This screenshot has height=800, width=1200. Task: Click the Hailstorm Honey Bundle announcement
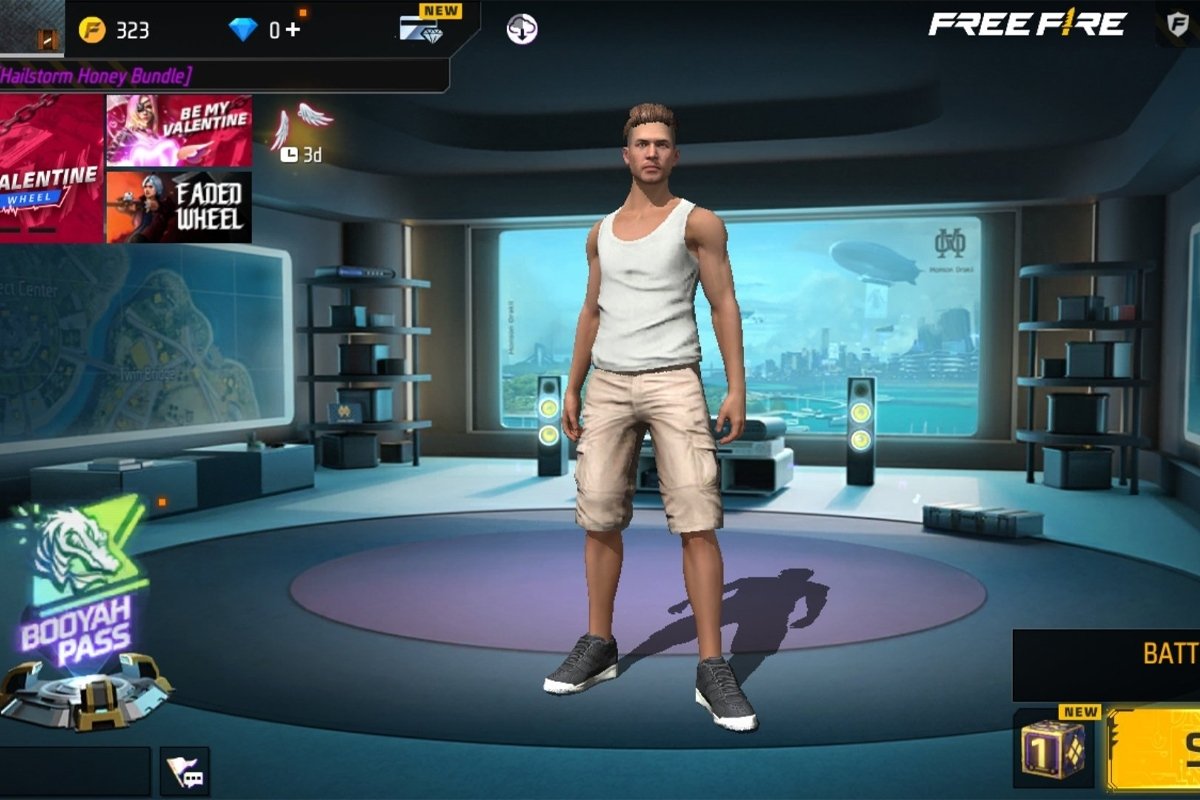pos(100,75)
